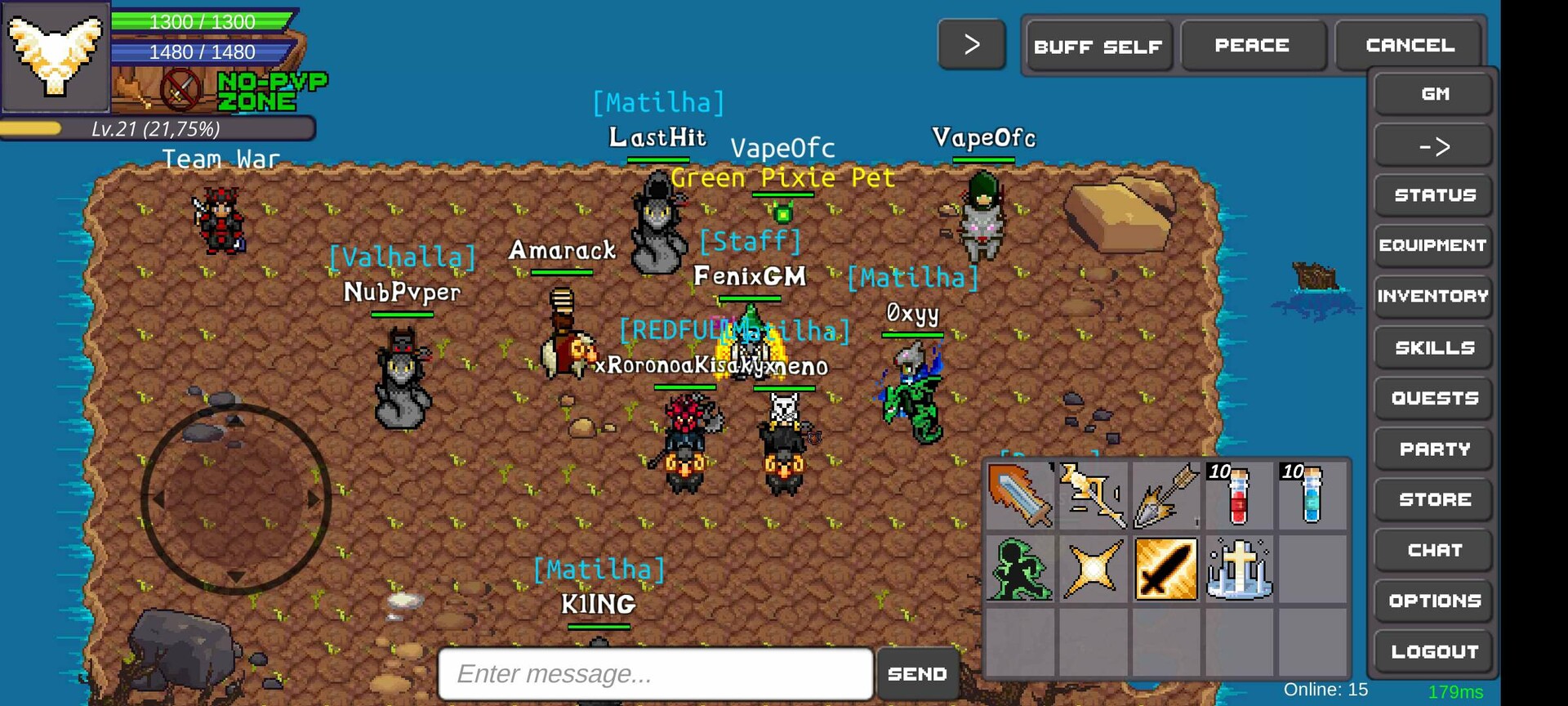Cast the light burst skill
This screenshot has width=1568, height=706.
point(1094,569)
